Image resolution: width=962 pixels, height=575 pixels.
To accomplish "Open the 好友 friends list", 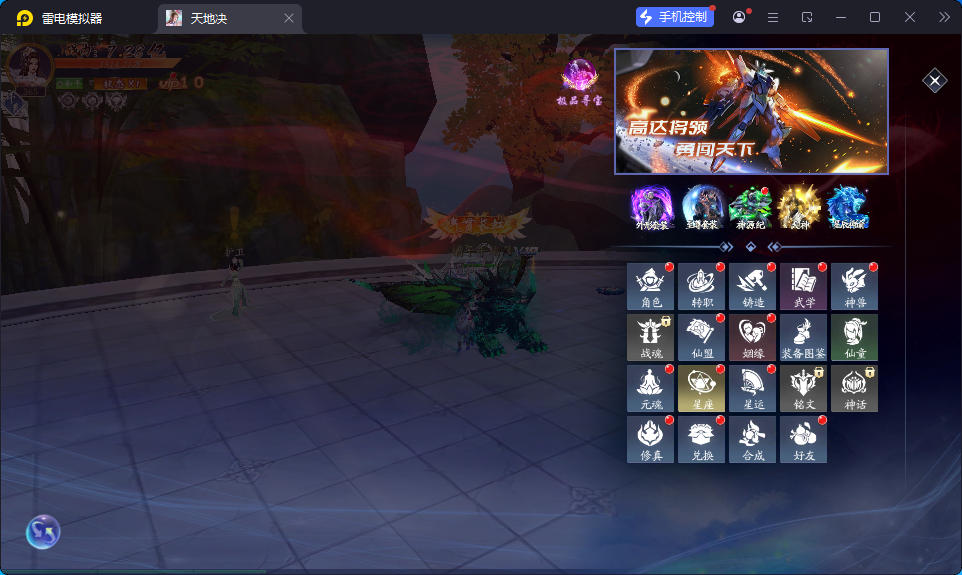I will tap(804, 439).
